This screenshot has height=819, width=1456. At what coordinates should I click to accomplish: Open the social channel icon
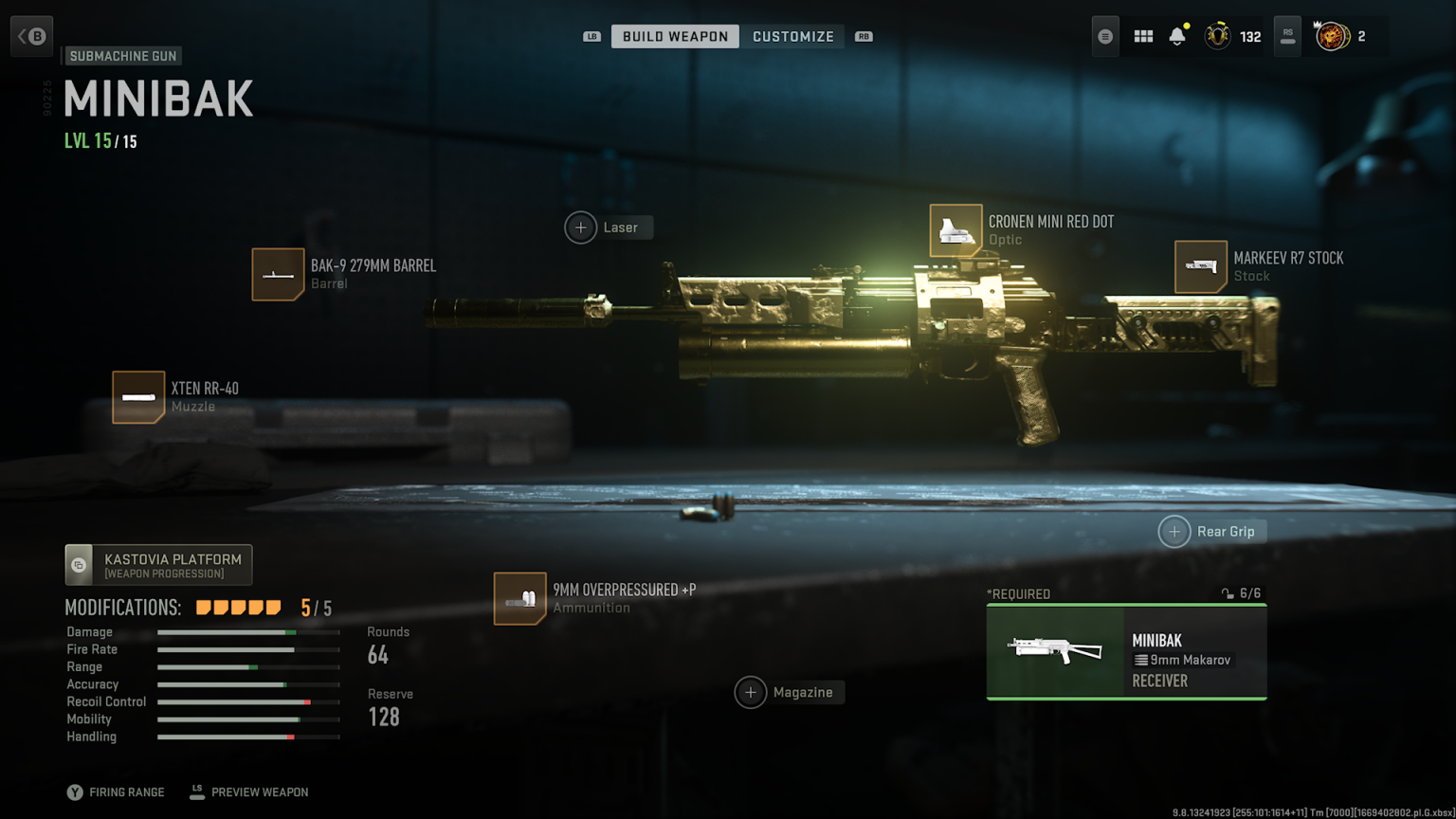tap(1104, 35)
